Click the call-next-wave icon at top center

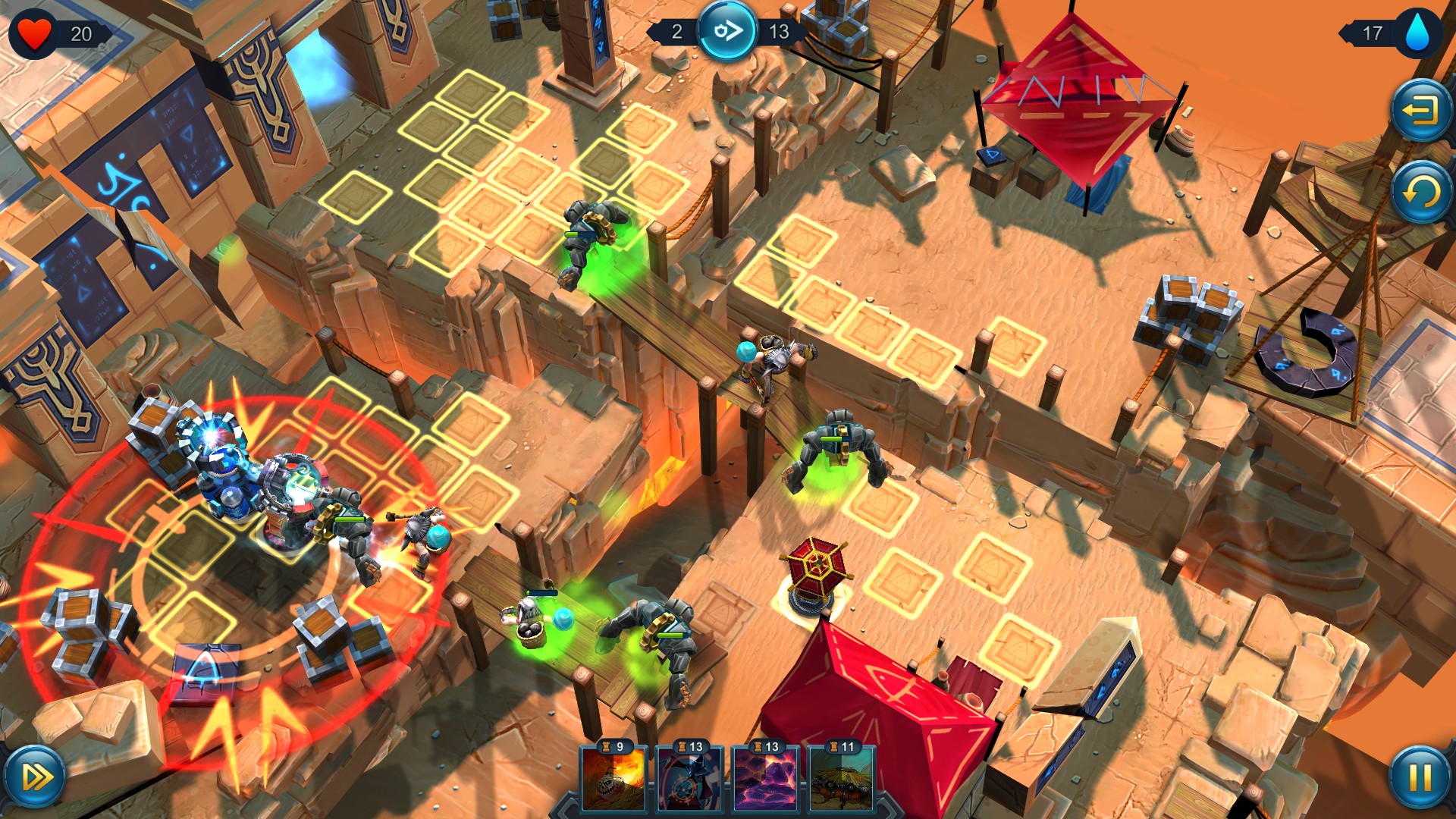[727, 33]
